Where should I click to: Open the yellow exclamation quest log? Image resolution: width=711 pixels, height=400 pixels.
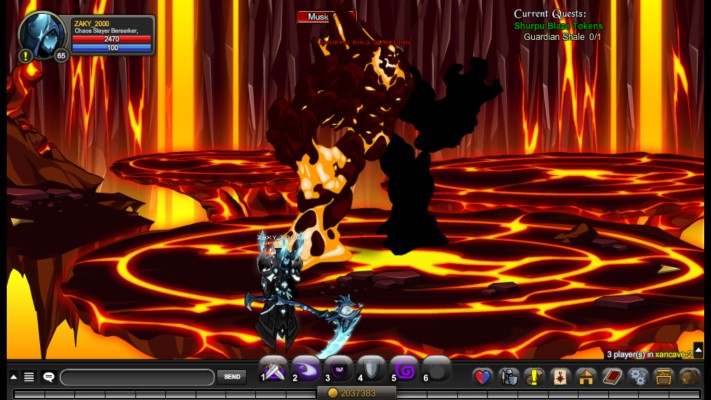click(535, 377)
